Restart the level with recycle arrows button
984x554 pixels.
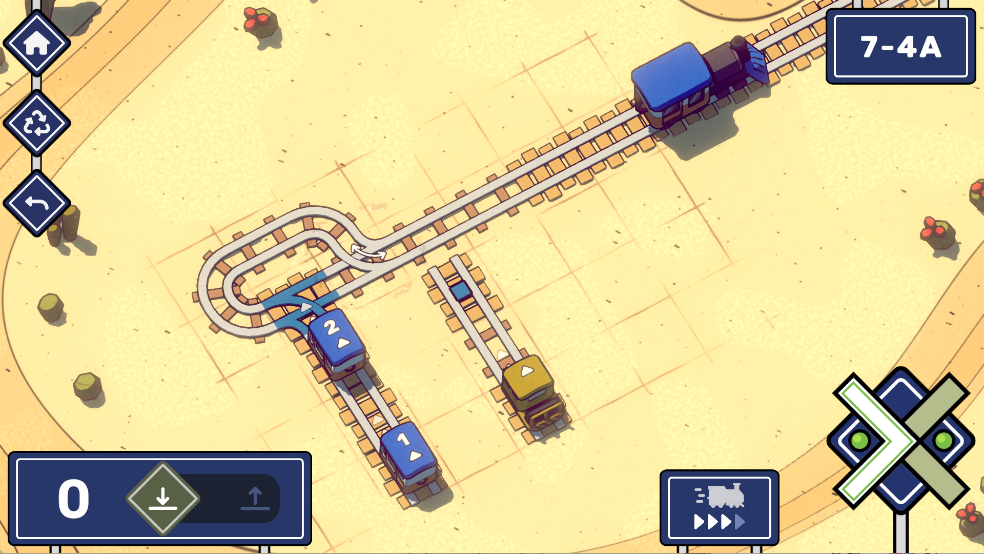click(x=37, y=123)
